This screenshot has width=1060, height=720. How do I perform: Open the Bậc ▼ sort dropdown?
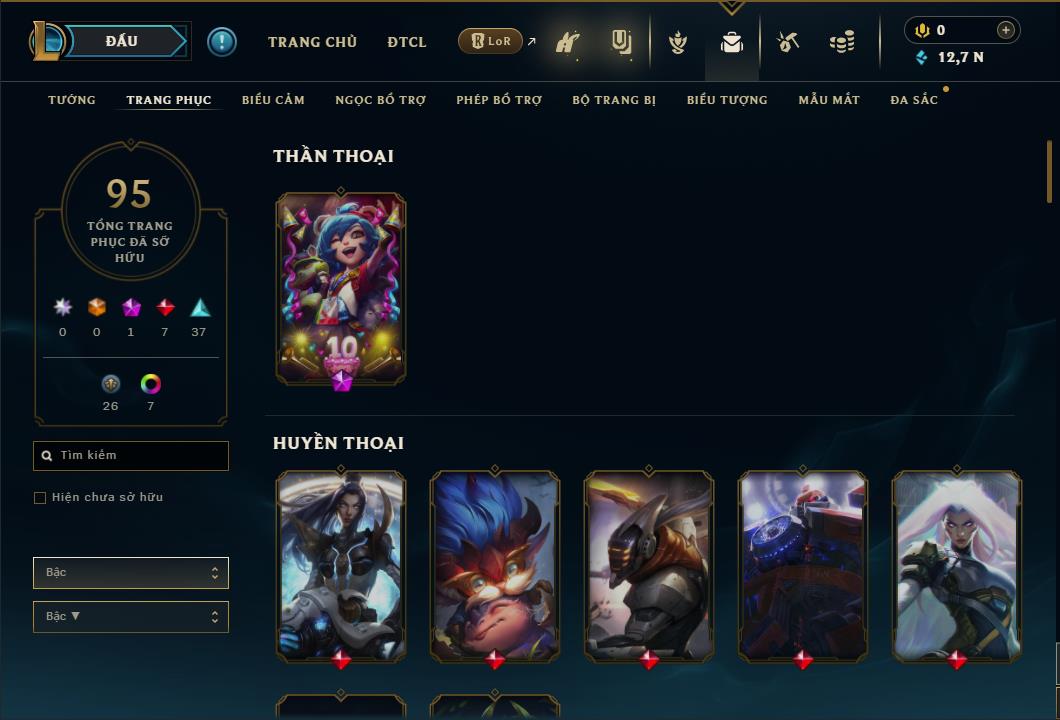131,617
